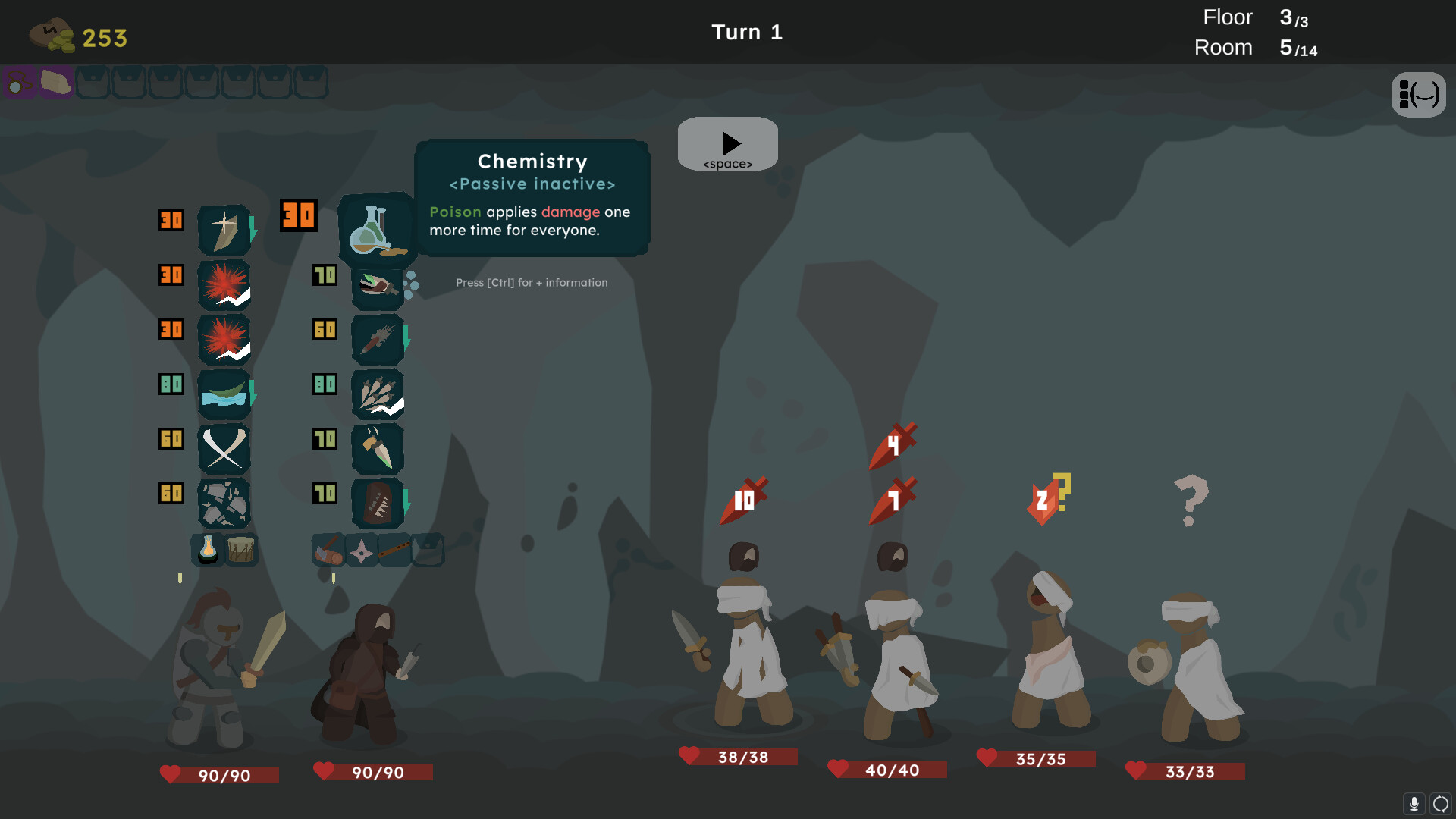Activate the green boat on water ability
This screenshot has width=1456, height=819.
click(x=224, y=394)
